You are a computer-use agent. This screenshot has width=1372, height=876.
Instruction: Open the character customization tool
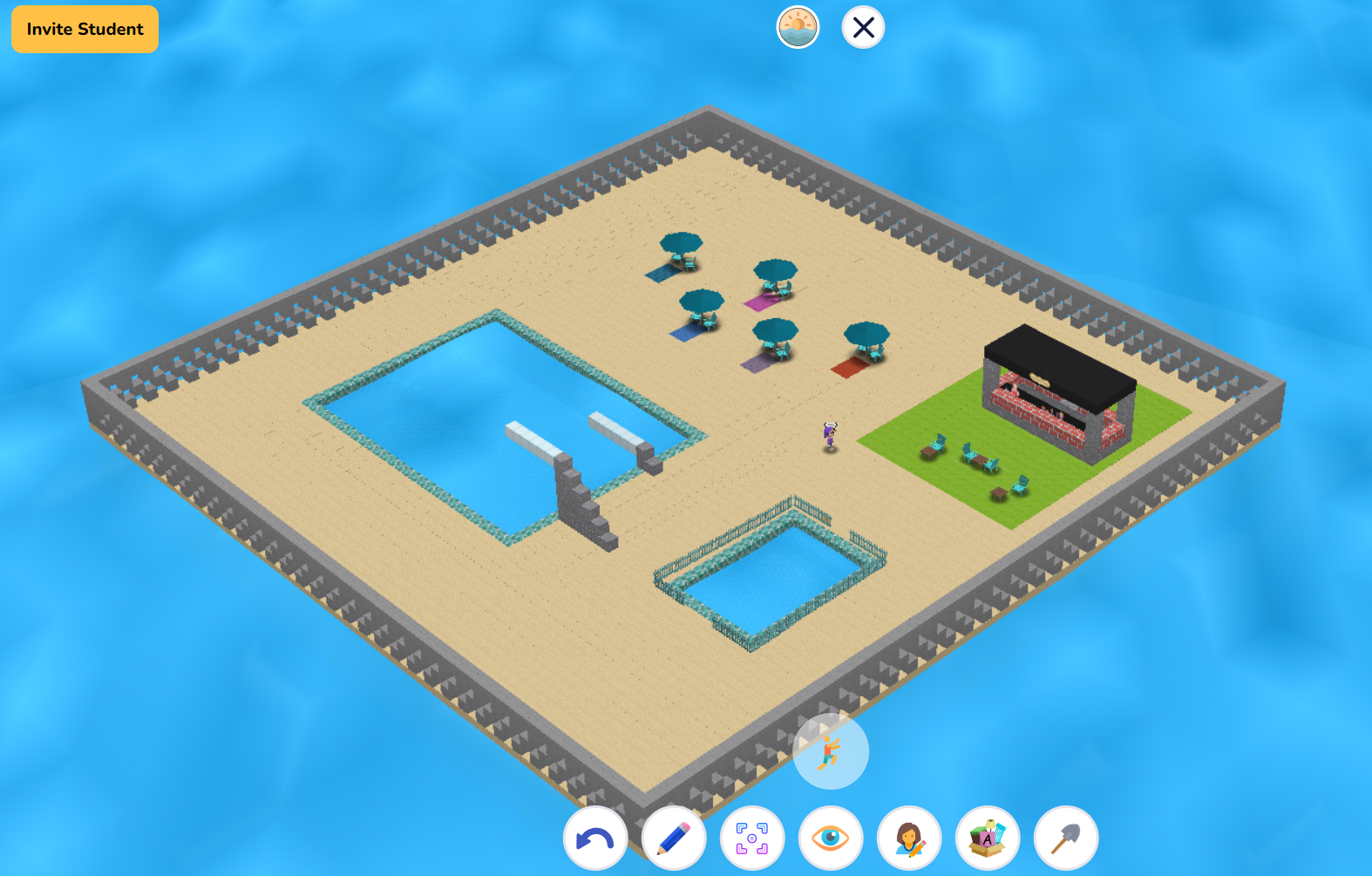(x=909, y=838)
